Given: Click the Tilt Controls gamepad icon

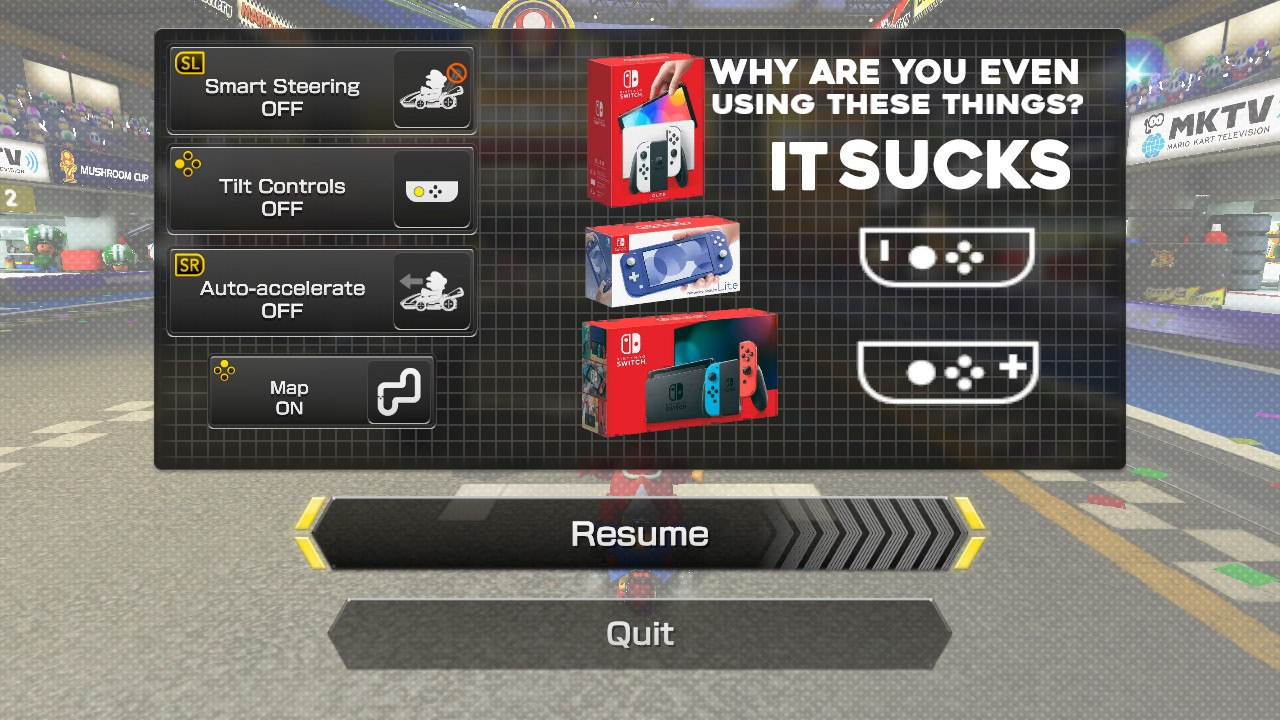Looking at the screenshot, I should [432, 190].
